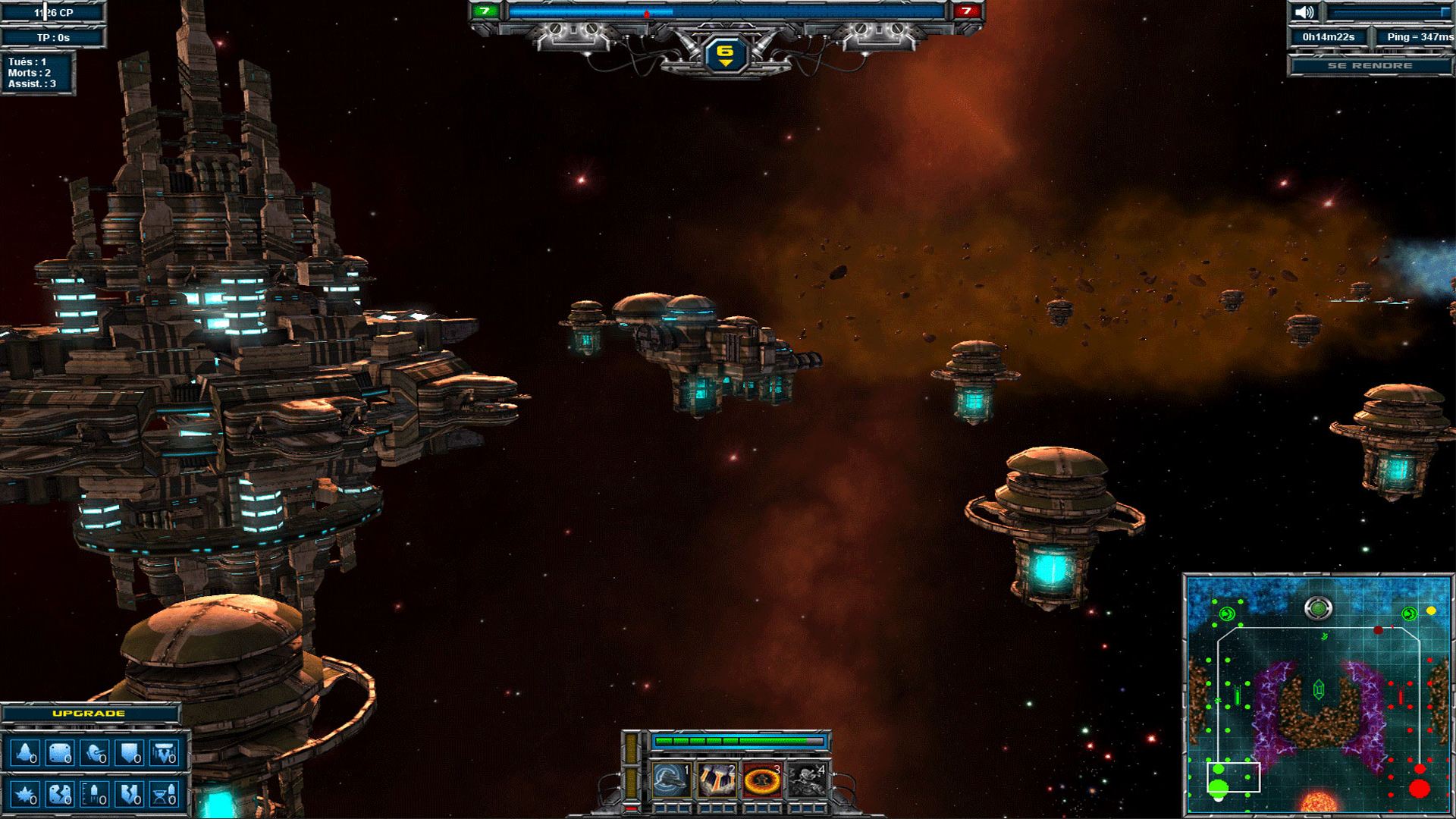Collapse the UPGRADE panel header
This screenshot has width=1456, height=819.
(x=89, y=714)
